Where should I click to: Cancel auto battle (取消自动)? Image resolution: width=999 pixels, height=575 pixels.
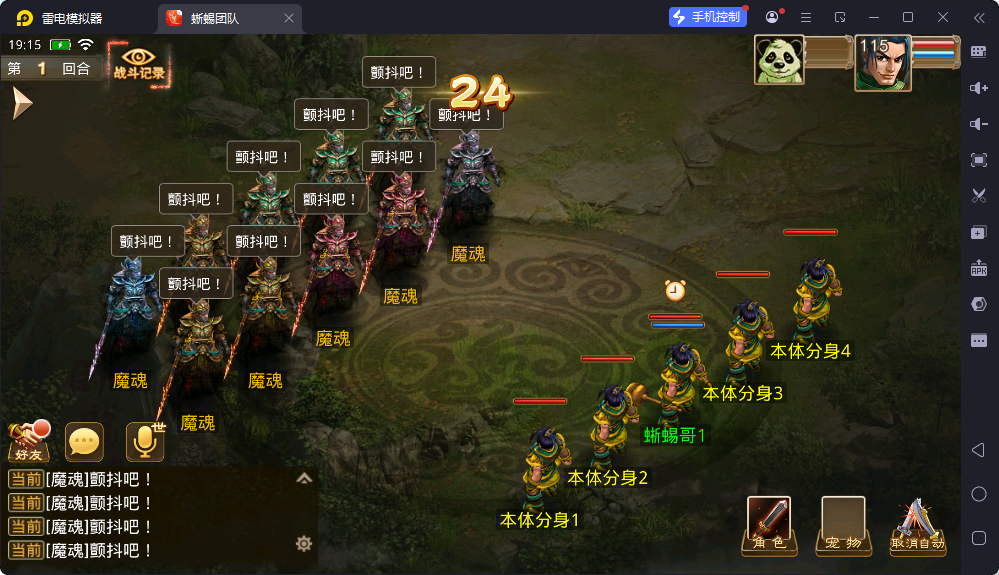(x=917, y=526)
